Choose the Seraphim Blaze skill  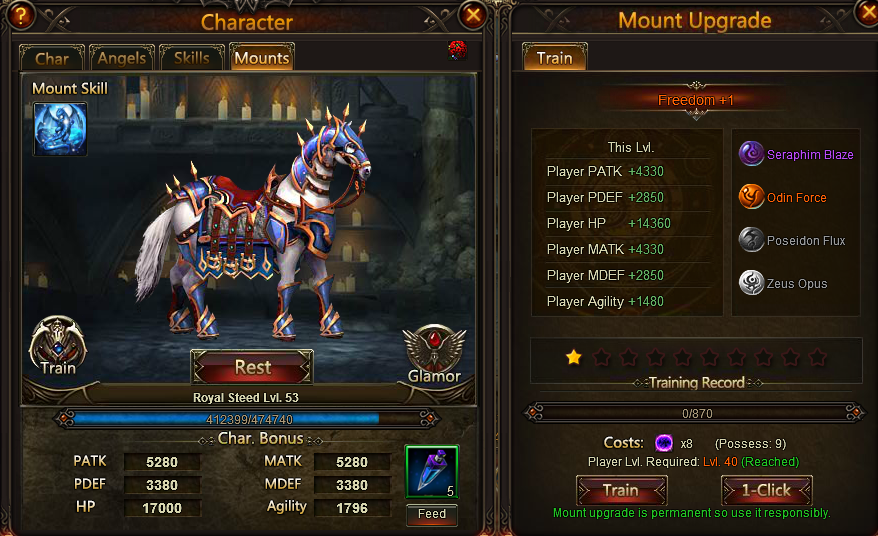click(x=797, y=155)
